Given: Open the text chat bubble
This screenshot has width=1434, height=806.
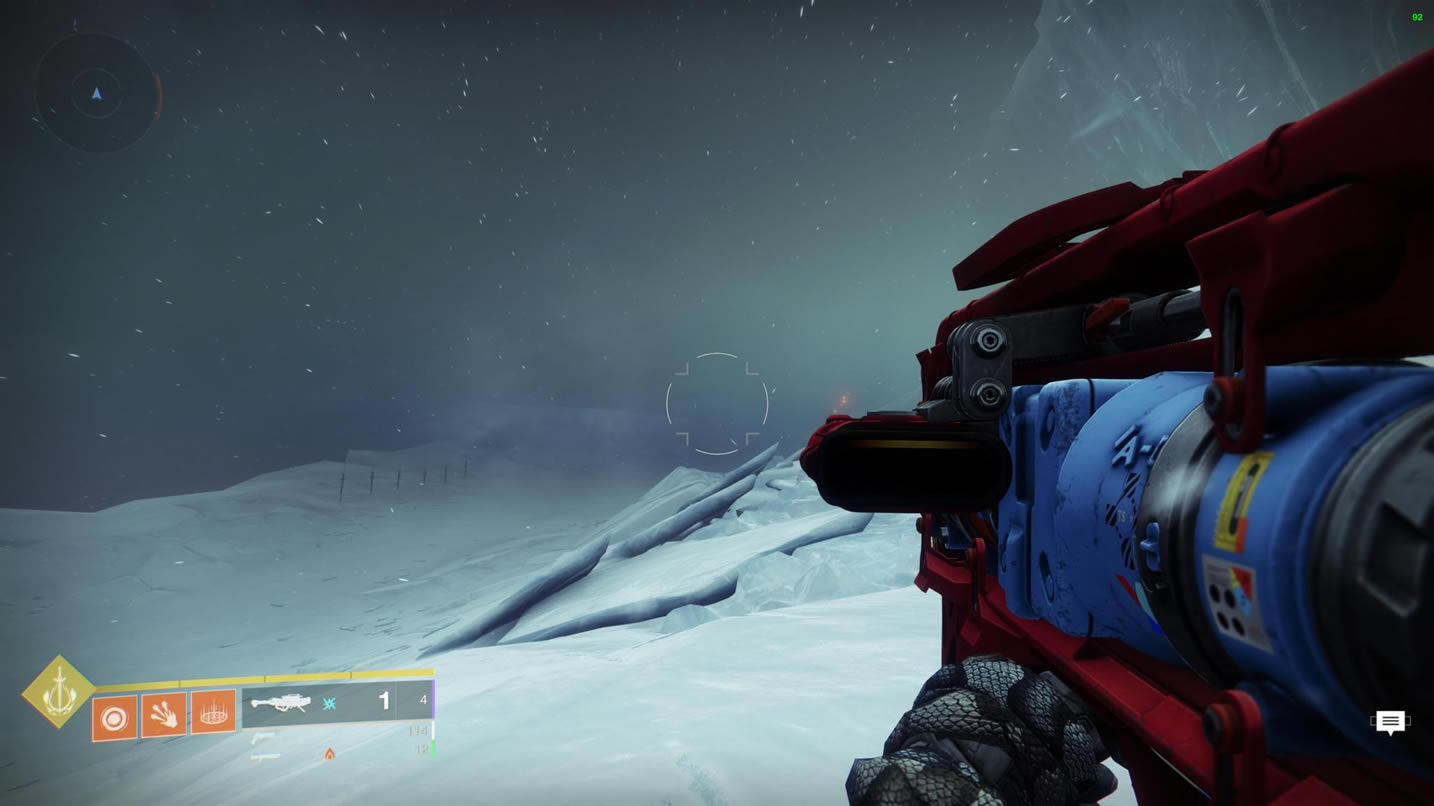Looking at the screenshot, I should 1390,721.
